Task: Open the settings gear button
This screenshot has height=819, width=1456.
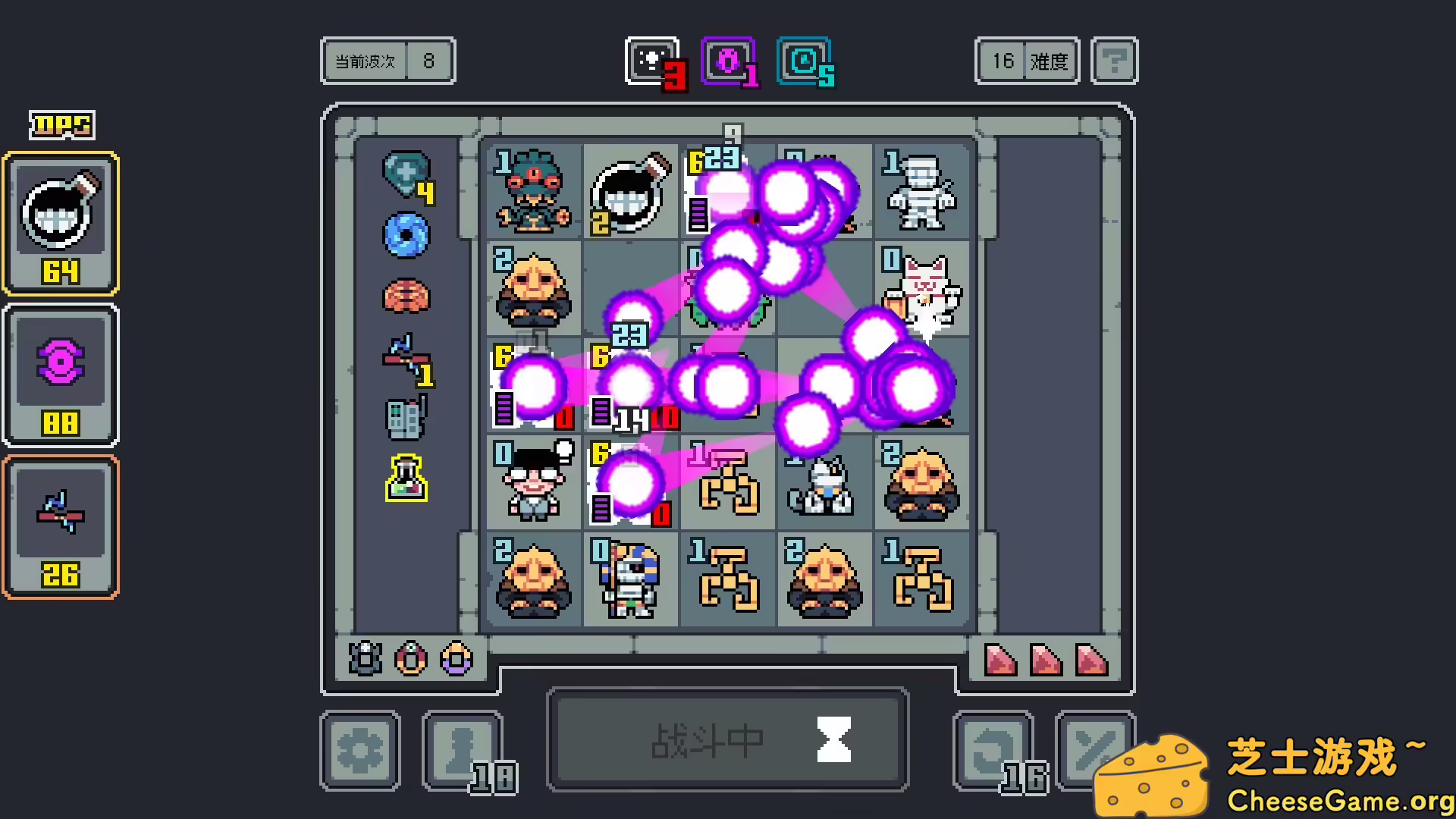Action: pos(360,749)
